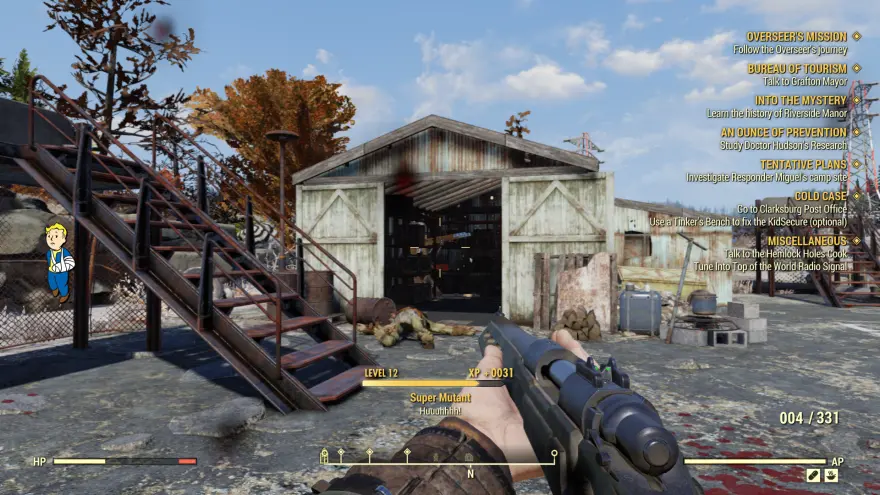Show the Miscellaneous objectives list
The width and height of the screenshot is (880, 495).
point(806,241)
